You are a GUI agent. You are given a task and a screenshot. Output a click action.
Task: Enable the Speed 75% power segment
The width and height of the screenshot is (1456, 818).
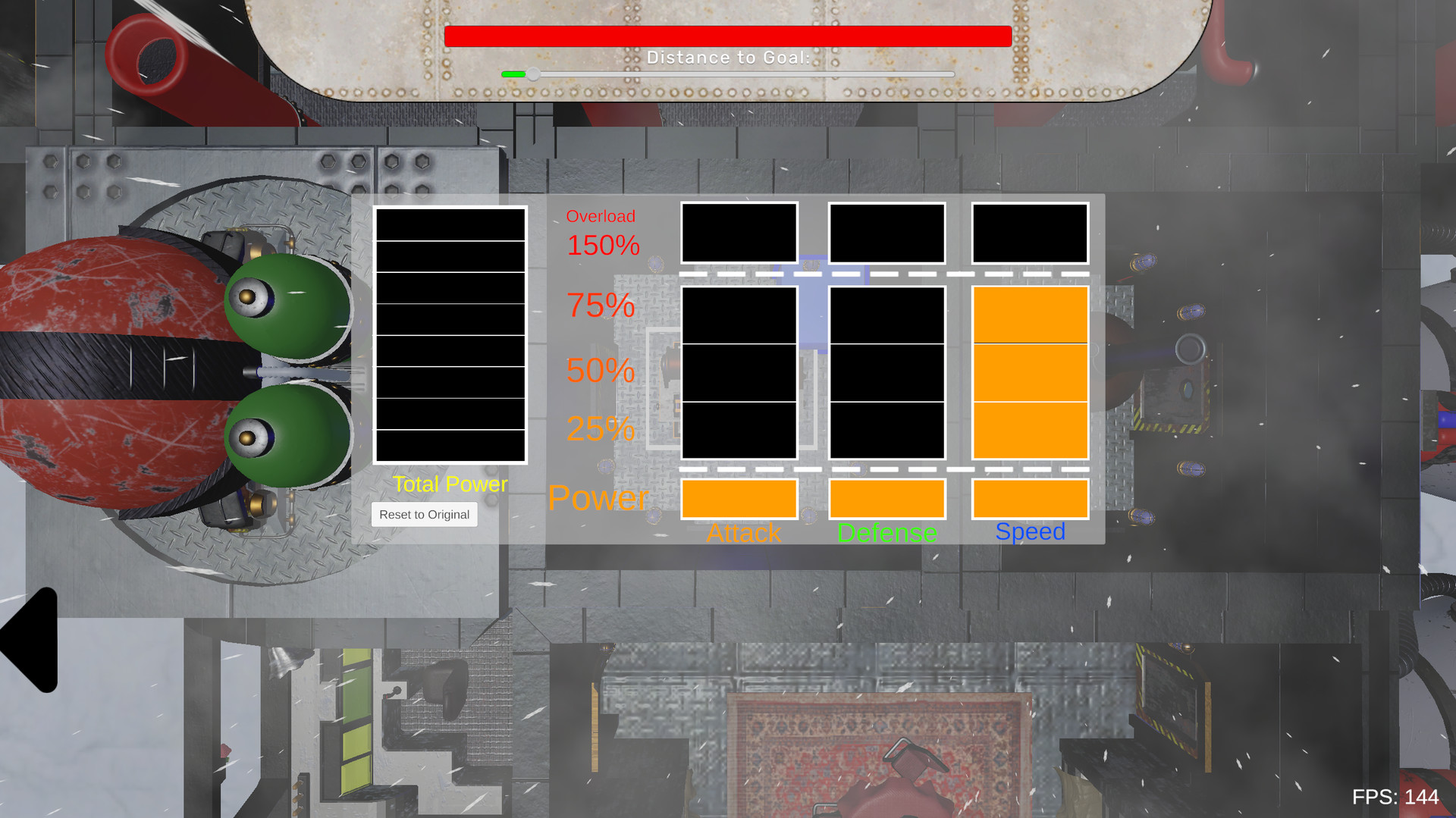1030,315
